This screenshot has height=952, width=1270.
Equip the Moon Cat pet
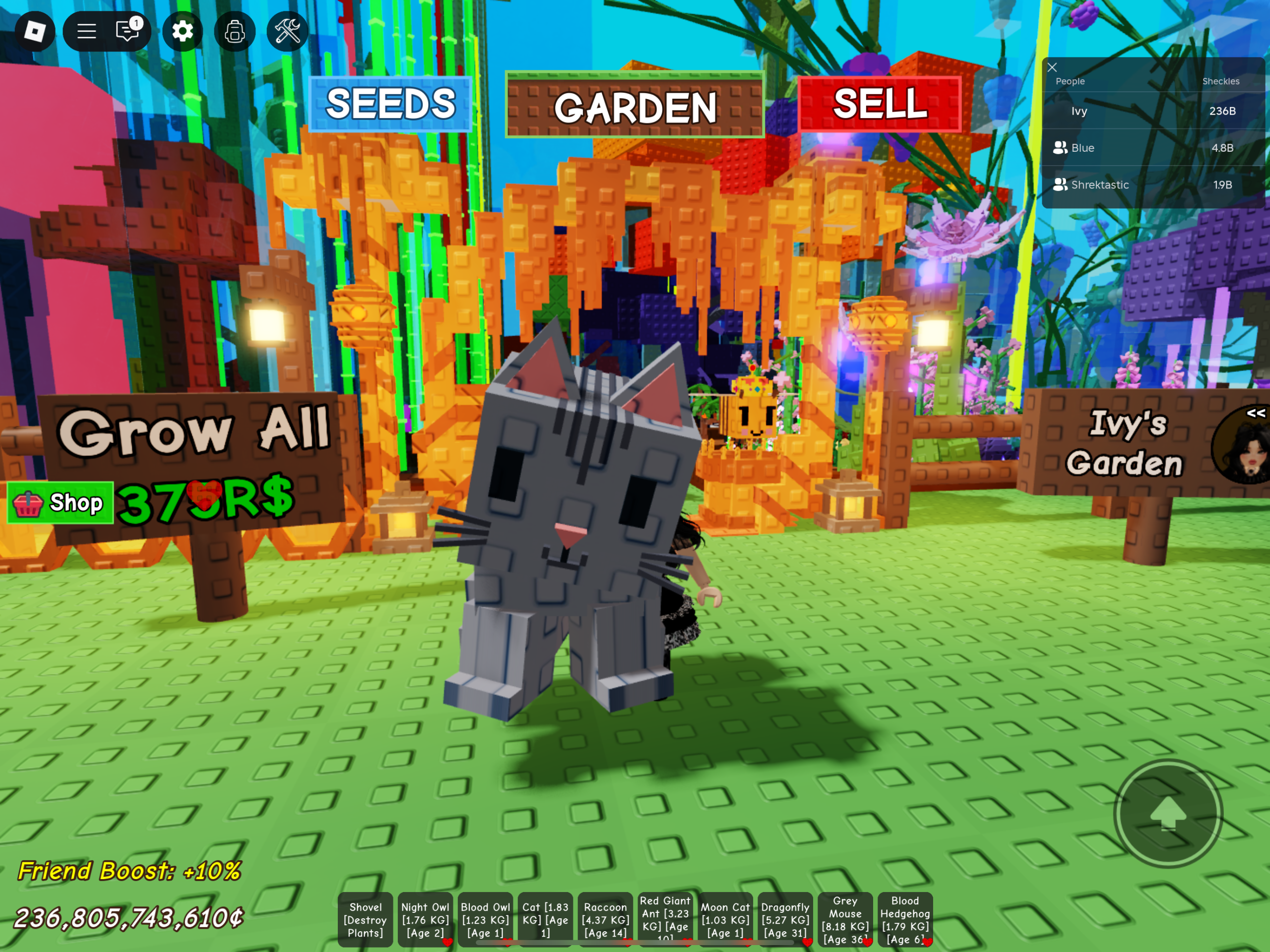726,919
